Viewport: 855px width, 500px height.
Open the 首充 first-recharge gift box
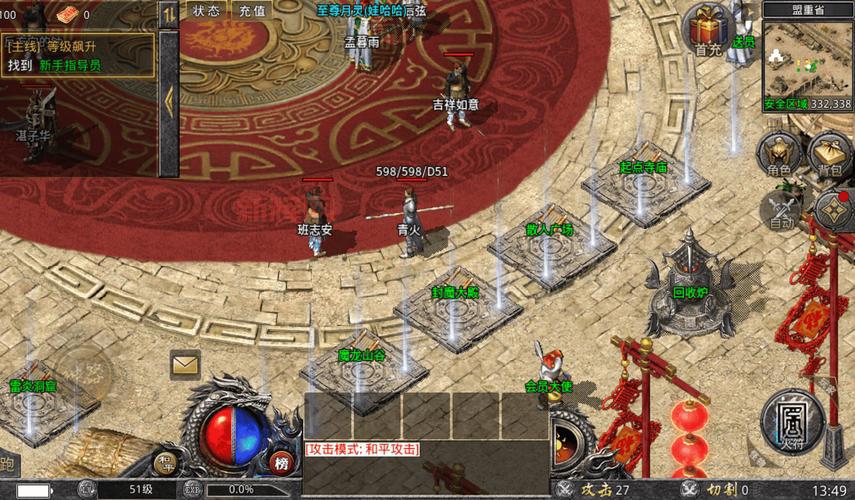coord(708,28)
